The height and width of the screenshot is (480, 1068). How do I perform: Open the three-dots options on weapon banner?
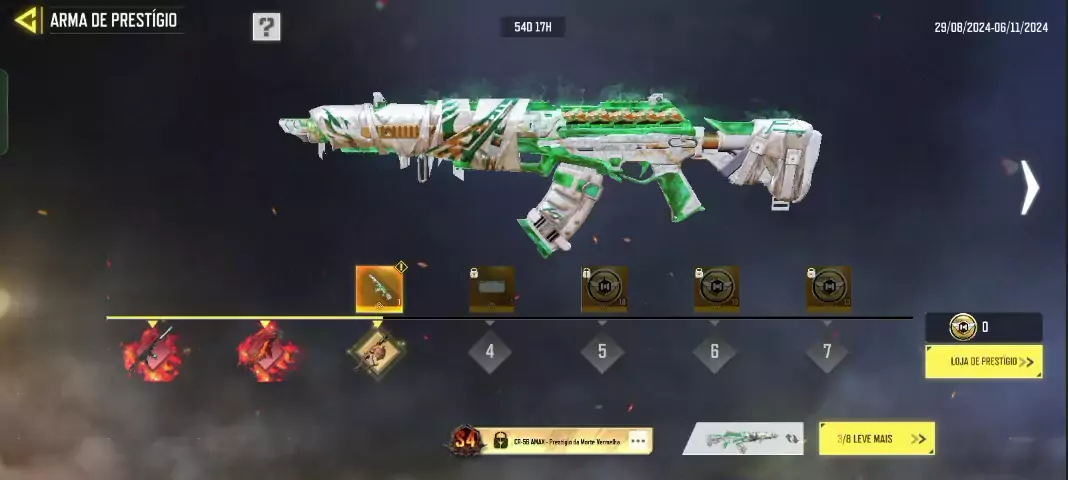[638, 440]
